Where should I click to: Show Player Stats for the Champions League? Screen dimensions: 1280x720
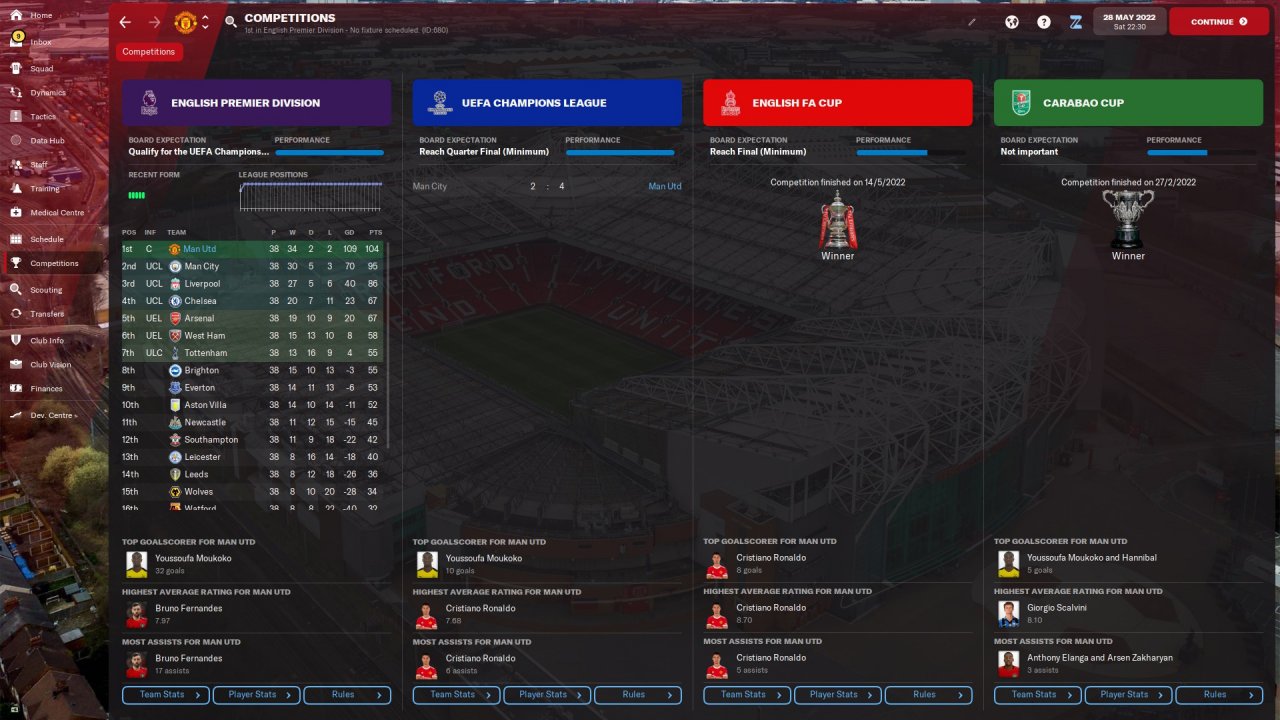[x=547, y=695]
